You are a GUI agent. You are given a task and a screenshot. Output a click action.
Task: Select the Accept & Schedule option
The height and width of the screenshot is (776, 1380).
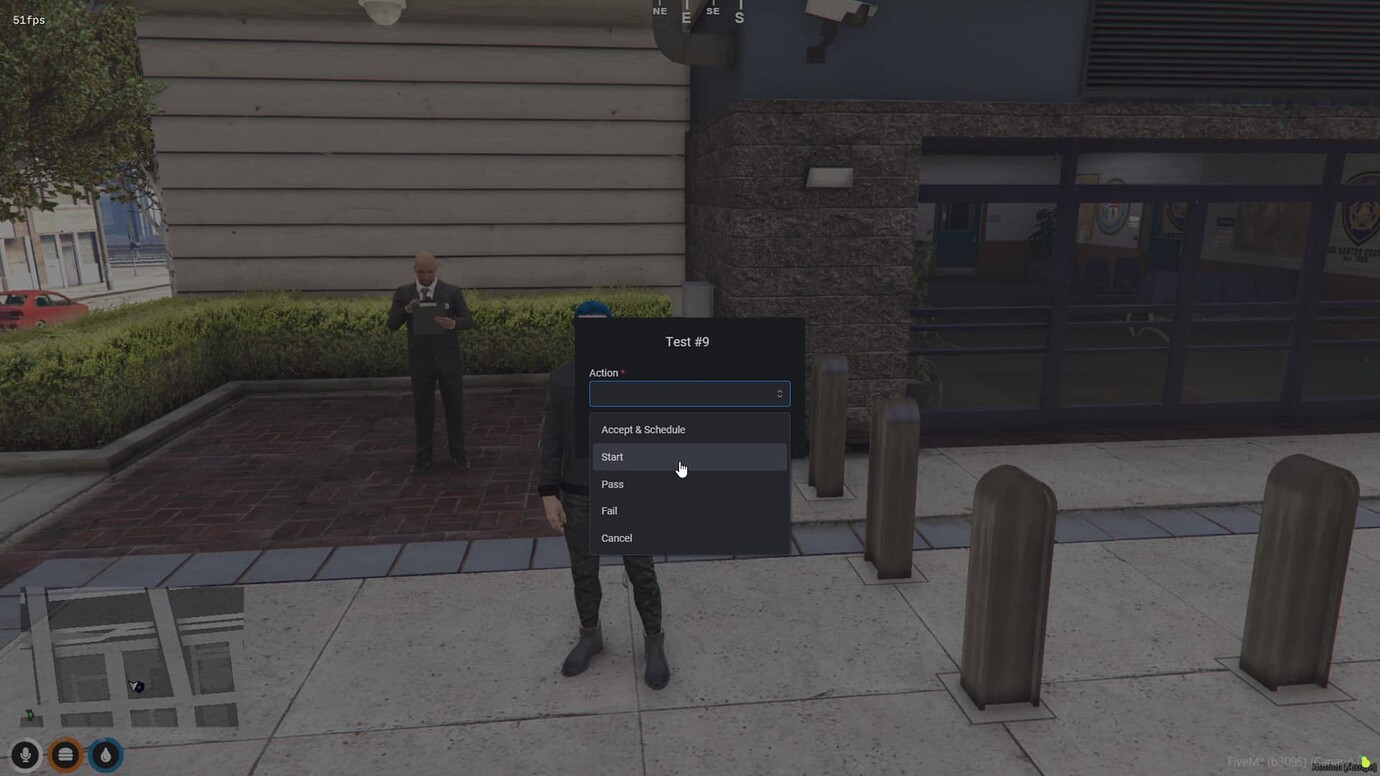point(643,429)
